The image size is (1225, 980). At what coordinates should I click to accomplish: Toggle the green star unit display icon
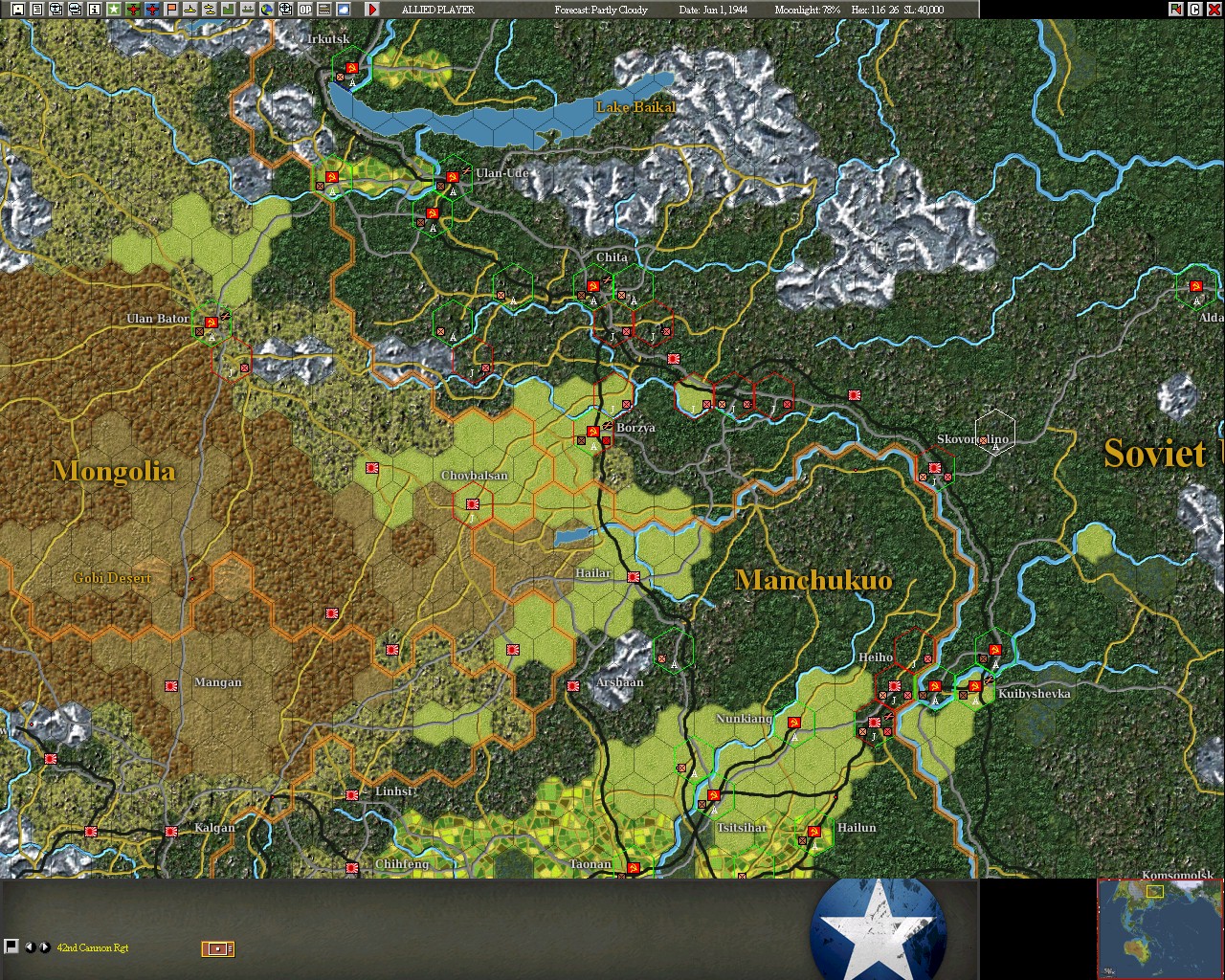coord(111,9)
